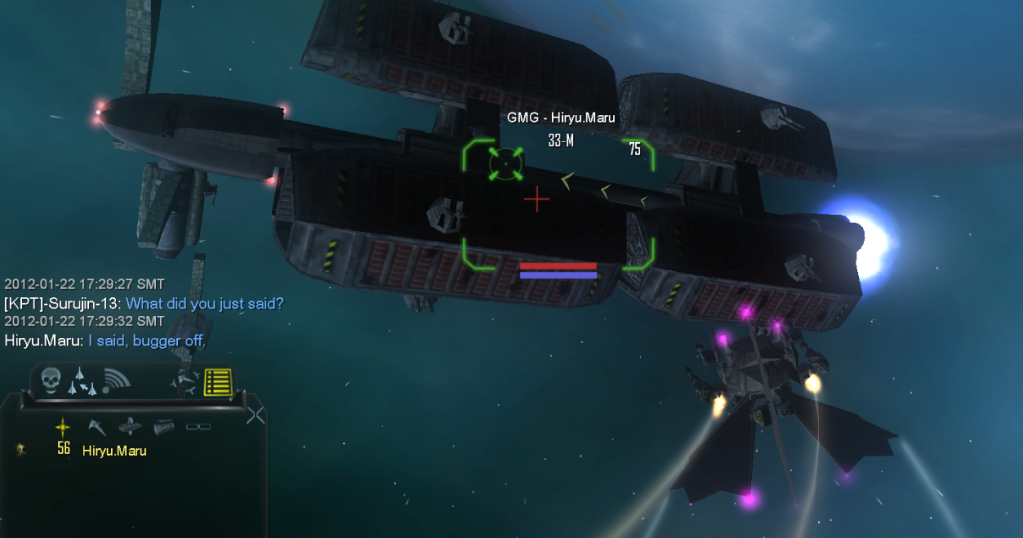Screen dimensions: 1023x538
Task: Toggle the chain link icon
Action: (x=198, y=427)
